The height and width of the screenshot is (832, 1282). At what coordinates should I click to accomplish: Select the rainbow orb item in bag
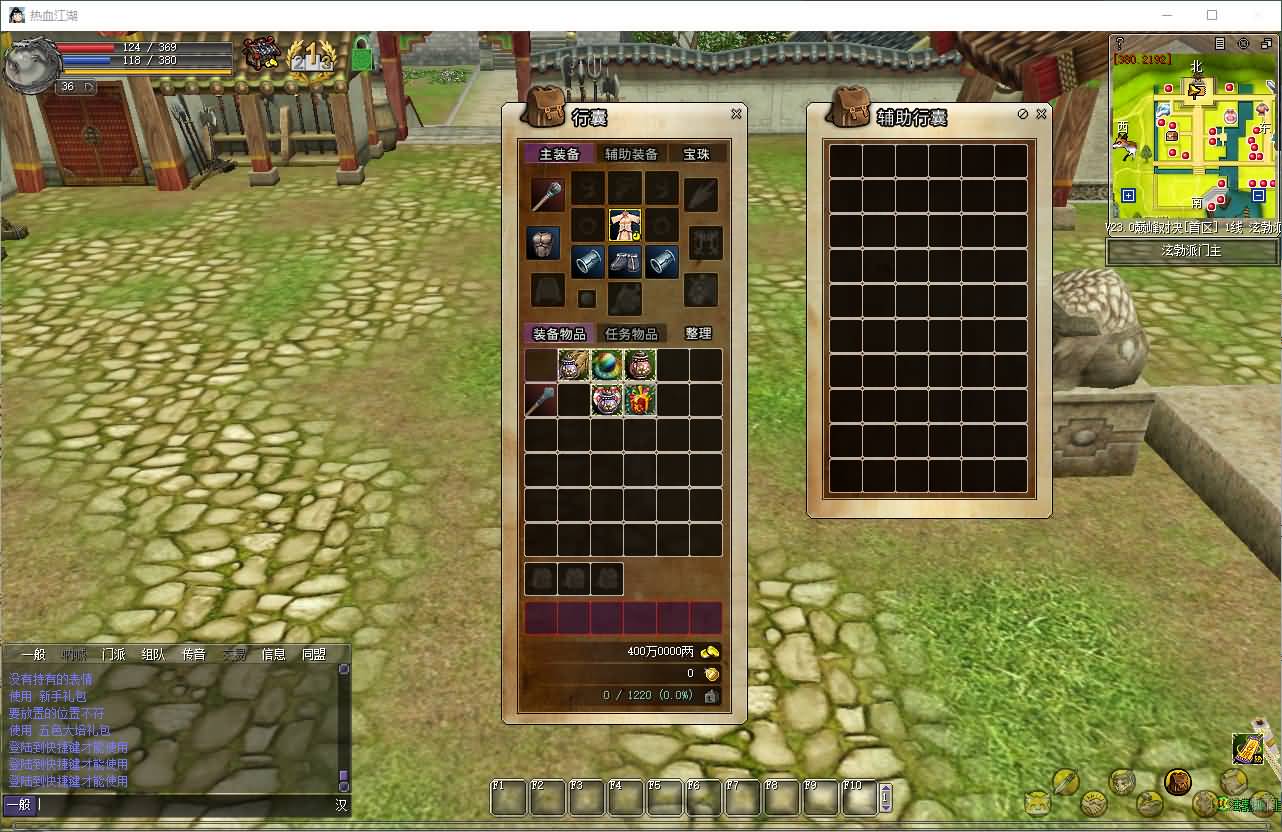[607, 365]
